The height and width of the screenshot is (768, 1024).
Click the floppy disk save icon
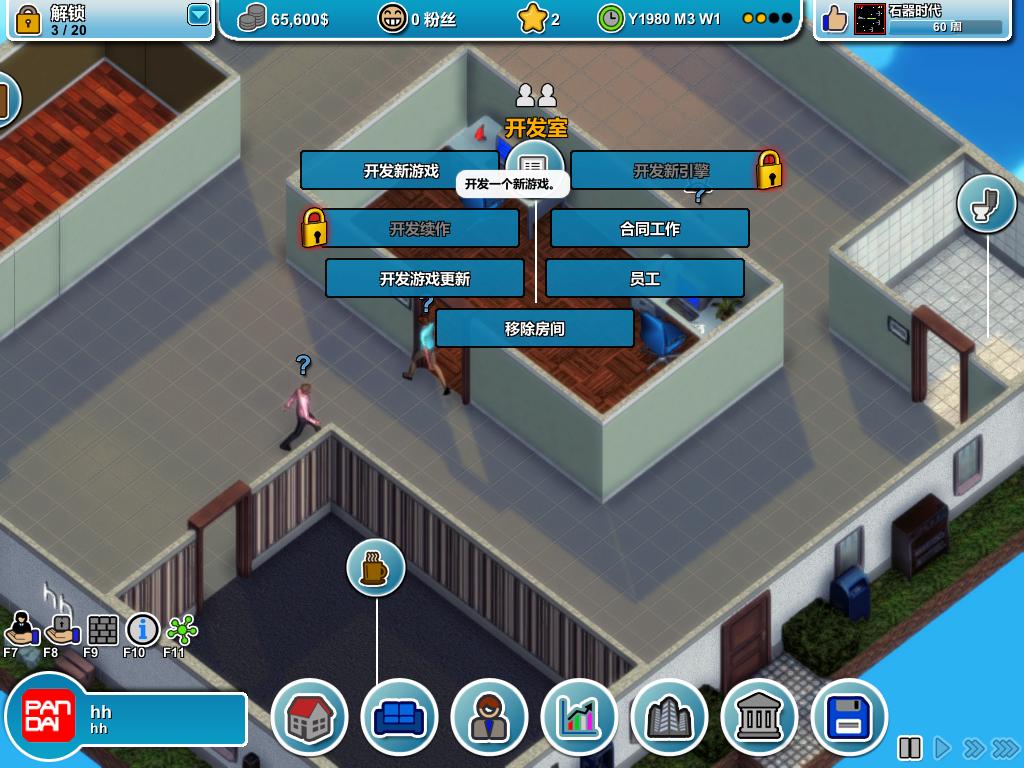coord(849,717)
